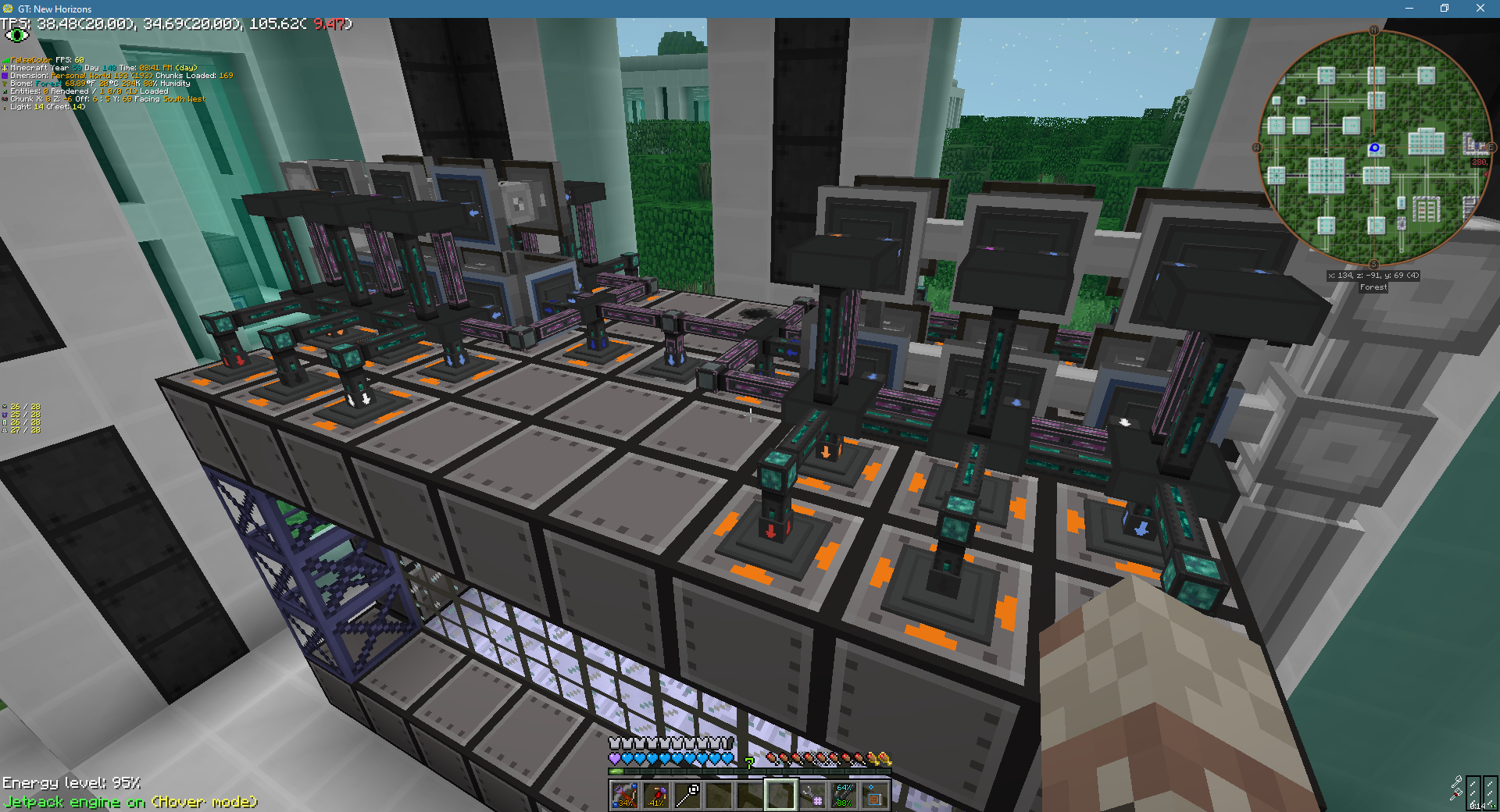Select the green FPS signal bars icon
1500x812 pixels.
[6, 60]
